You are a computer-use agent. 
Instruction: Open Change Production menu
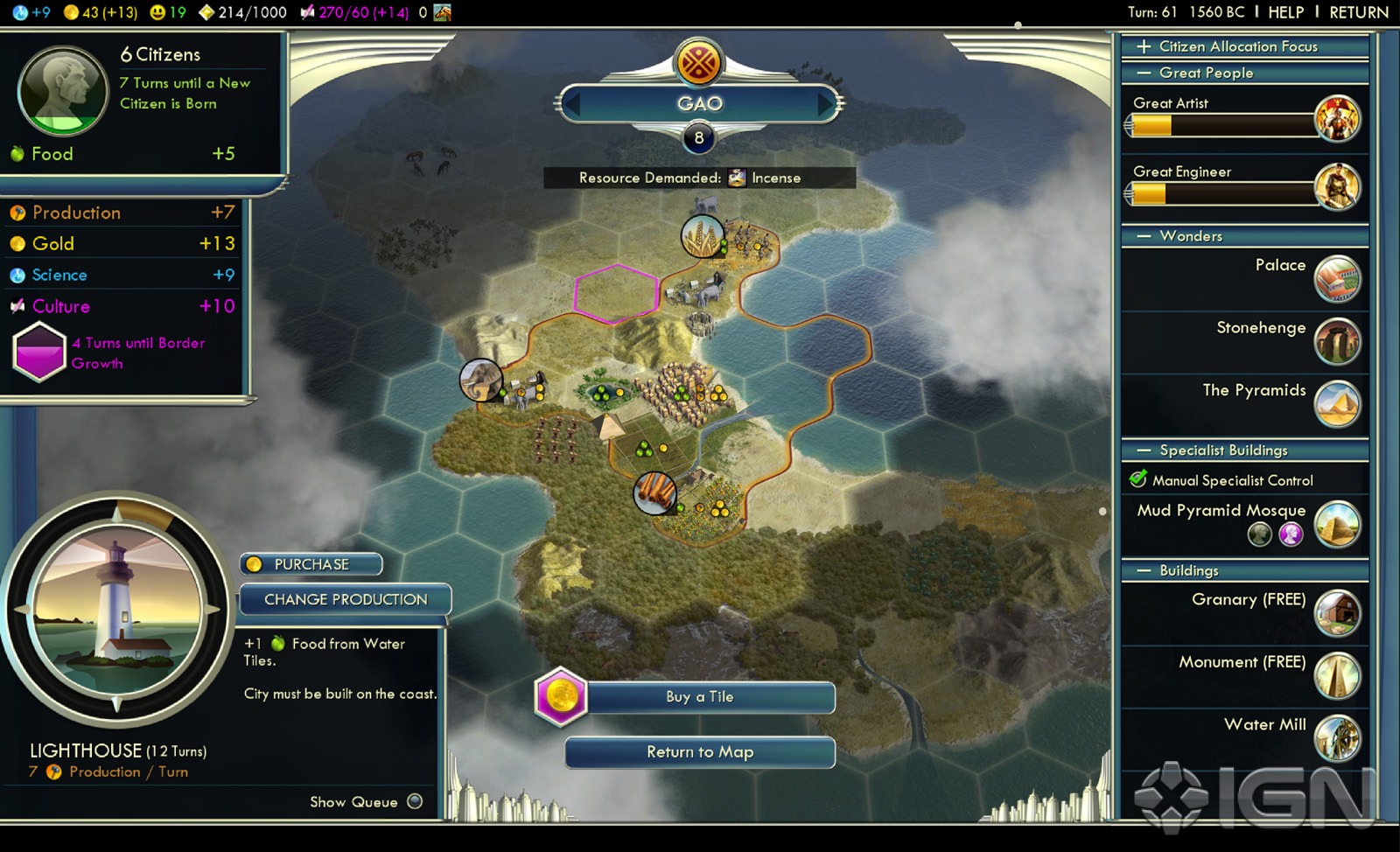coord(346,600)
